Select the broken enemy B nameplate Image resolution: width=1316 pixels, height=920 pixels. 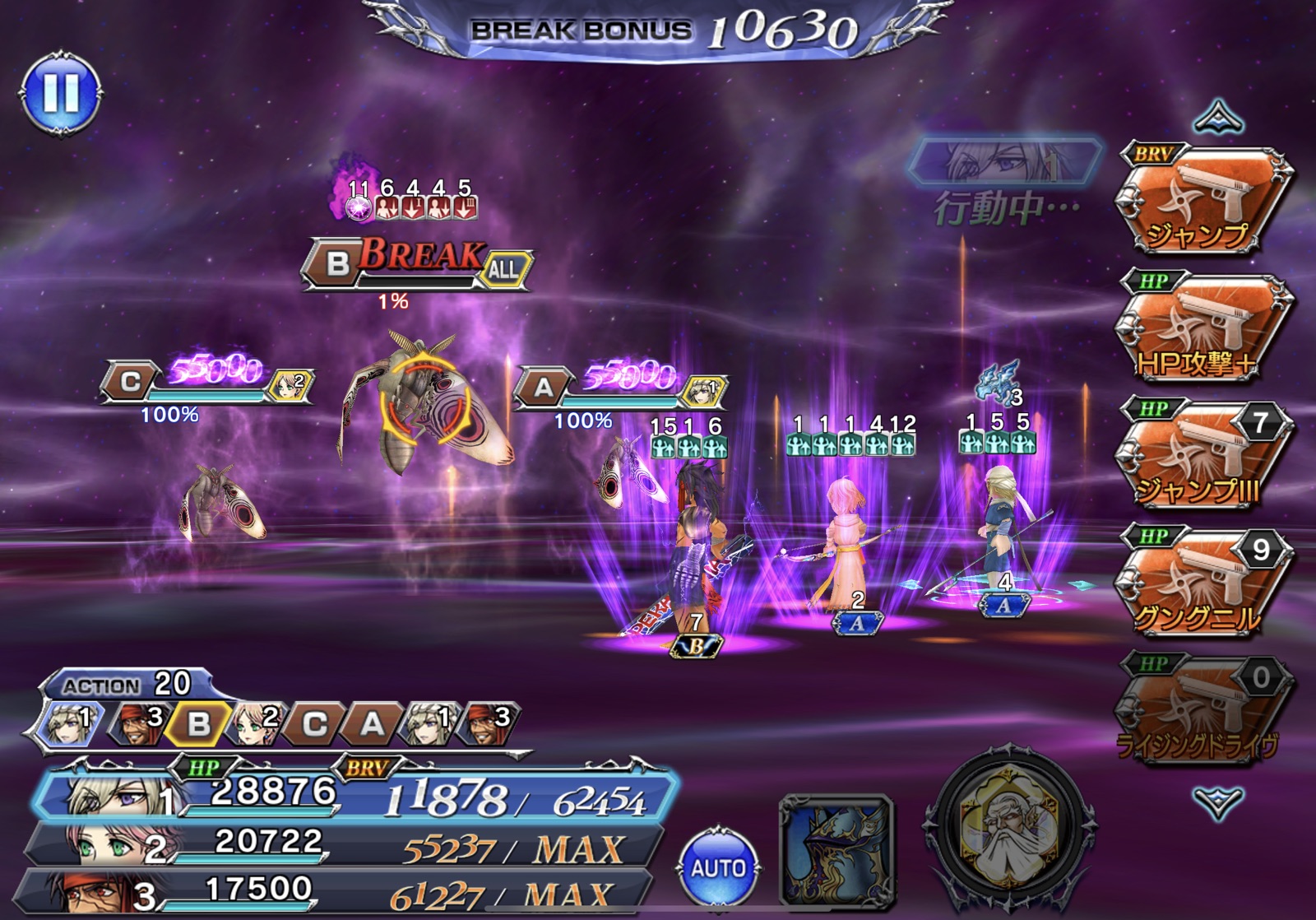(x=415, y=263)
